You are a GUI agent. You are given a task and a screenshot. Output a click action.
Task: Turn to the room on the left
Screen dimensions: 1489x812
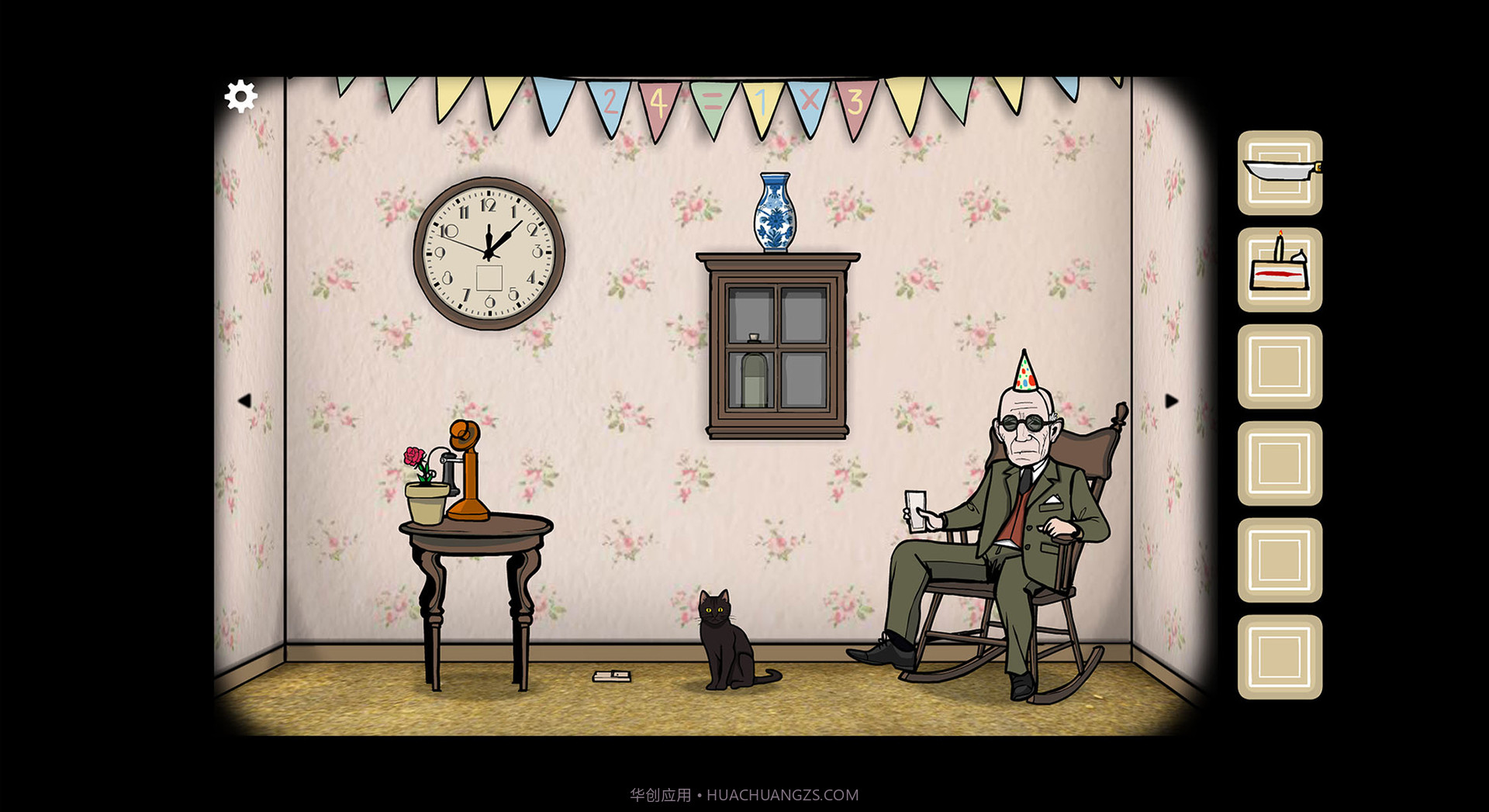244,401
